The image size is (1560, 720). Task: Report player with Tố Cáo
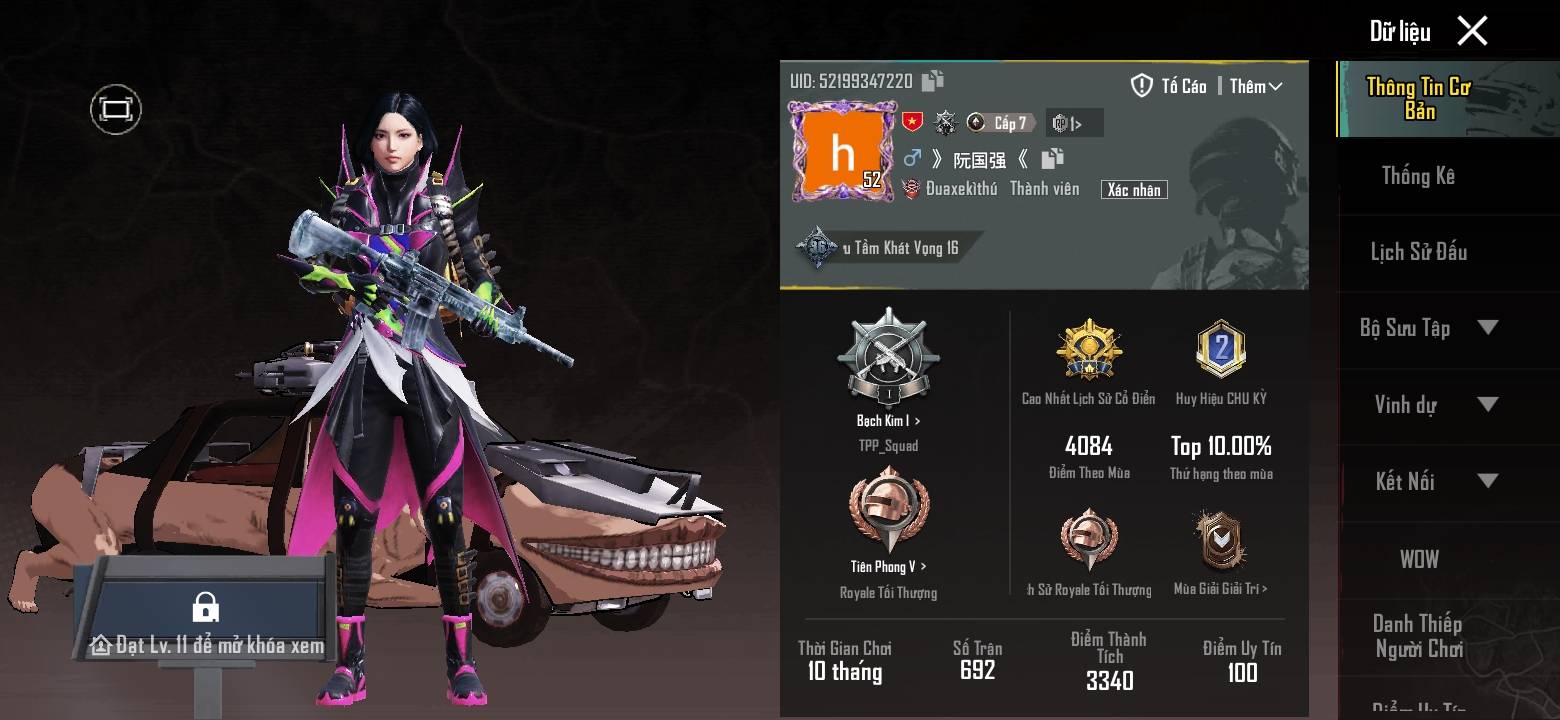click(1168, 86)
